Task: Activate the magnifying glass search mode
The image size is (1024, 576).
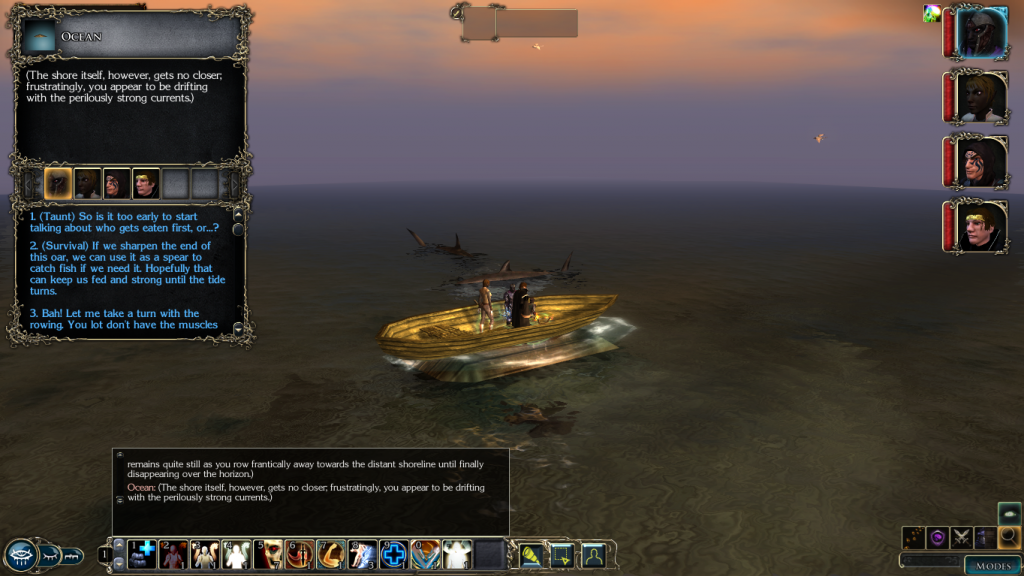Action: 1009,538
